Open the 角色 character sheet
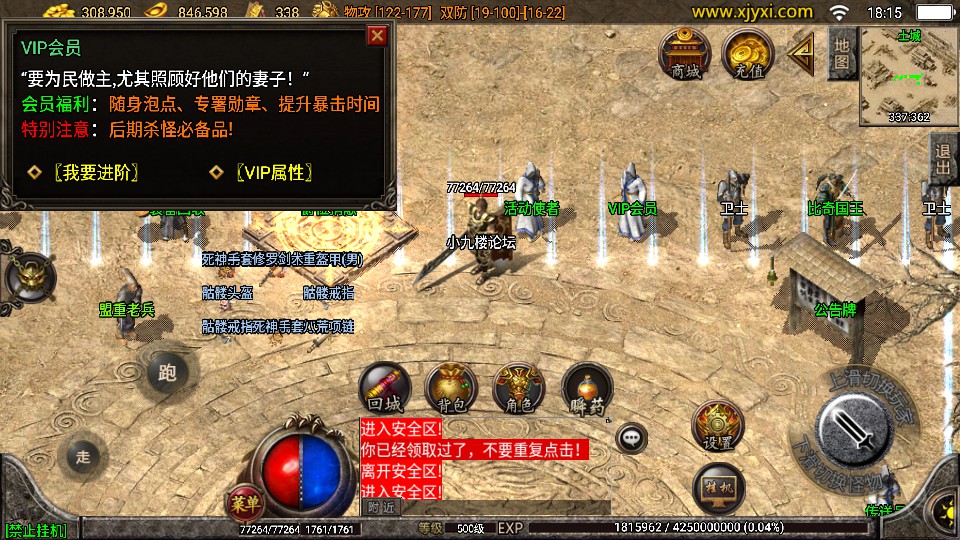The height and width of the screenshot is (540, 960). (519, 389)
